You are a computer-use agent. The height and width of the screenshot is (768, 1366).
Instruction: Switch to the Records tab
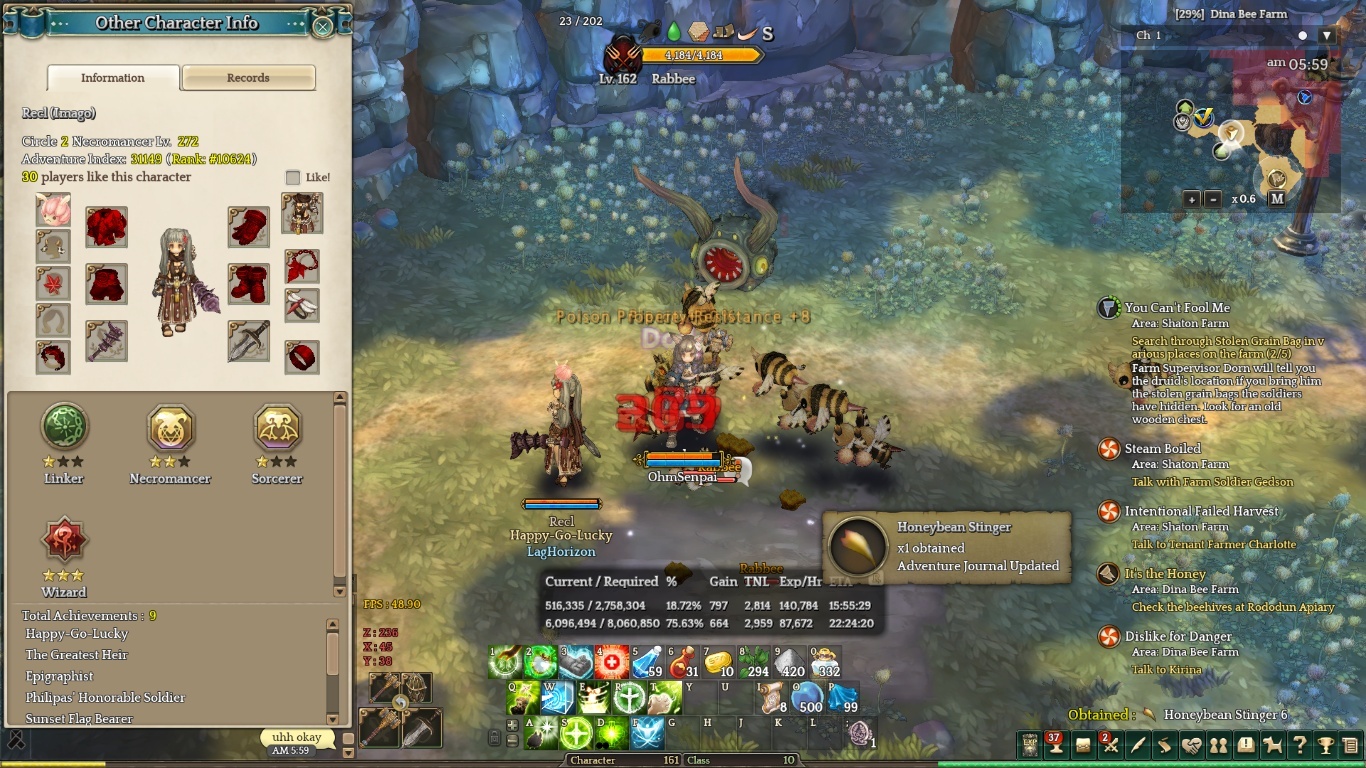coord(248,78)
